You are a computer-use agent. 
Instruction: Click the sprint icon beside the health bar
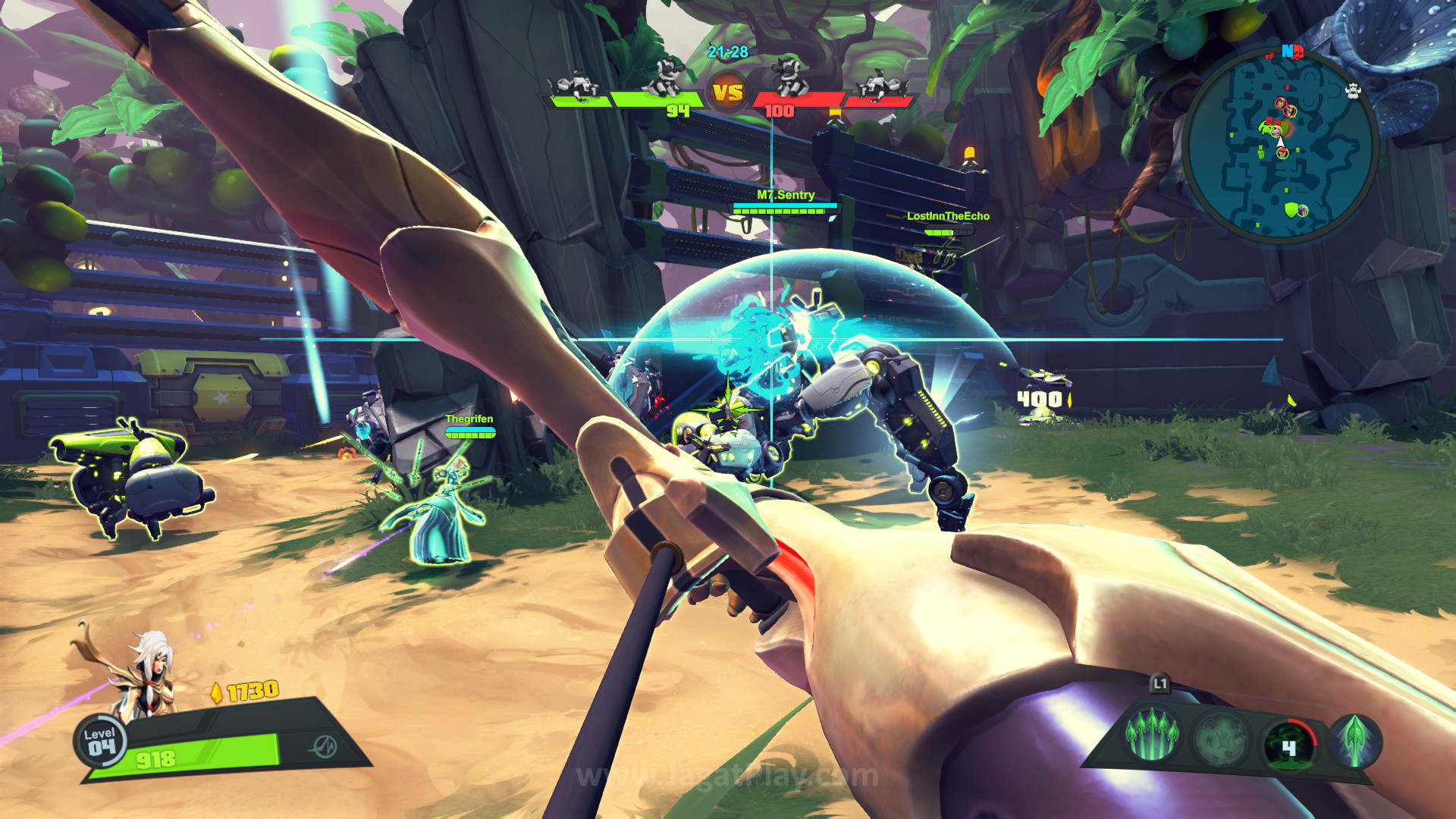click(324, 746)
